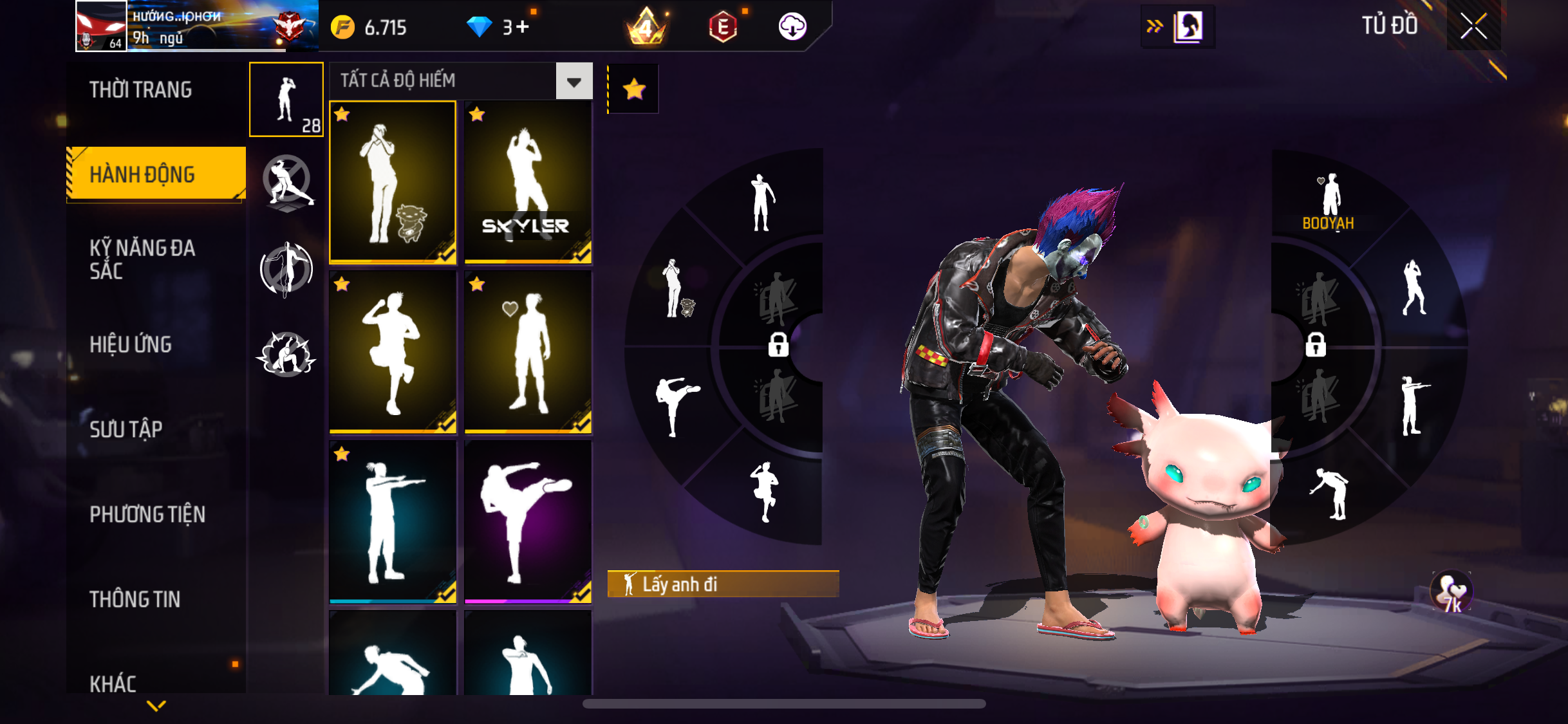Open the Thông Tin tab

point(135,599)
